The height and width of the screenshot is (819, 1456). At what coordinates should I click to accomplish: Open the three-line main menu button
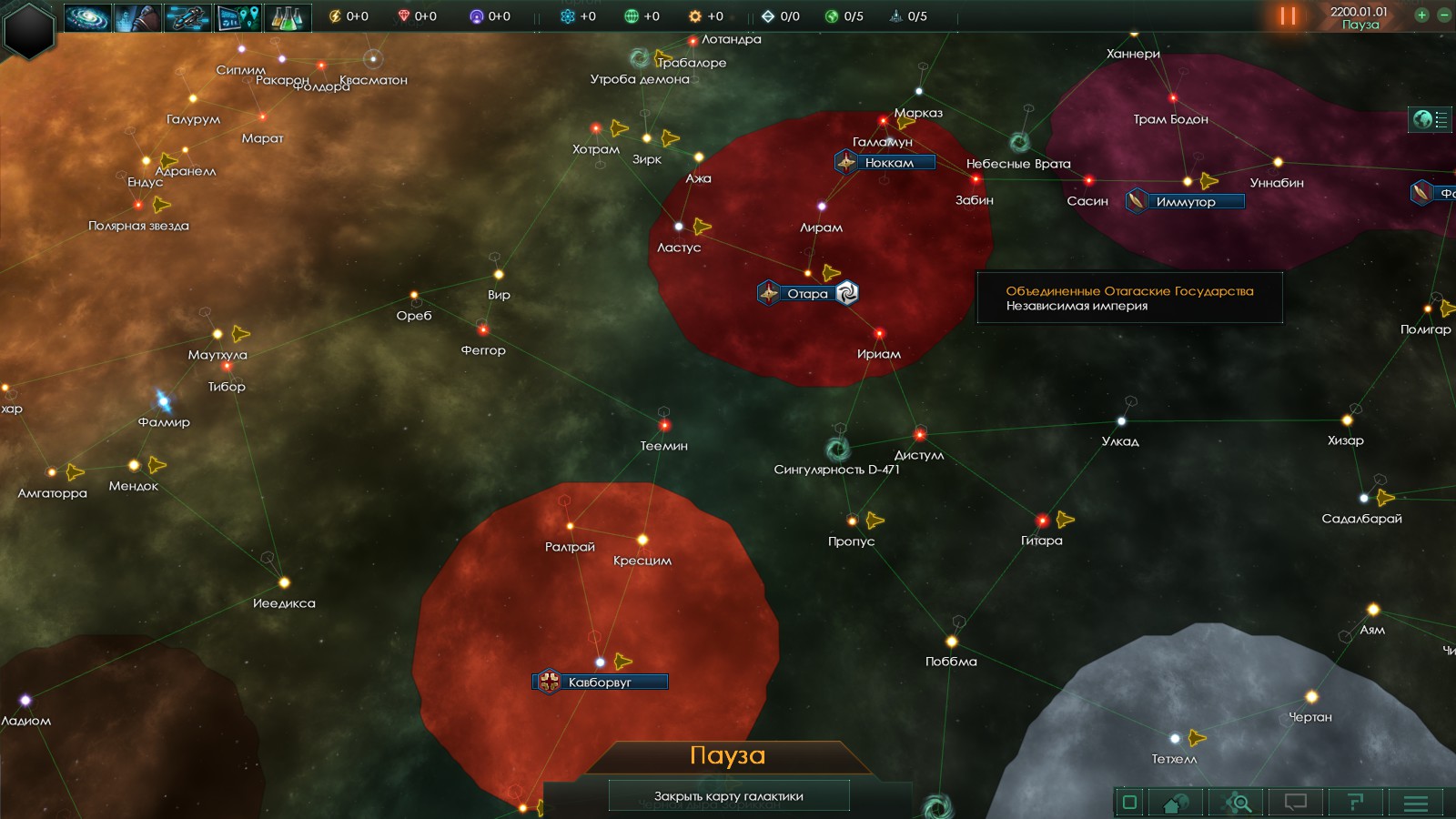pyautogui.click(x=1416, y=803)
